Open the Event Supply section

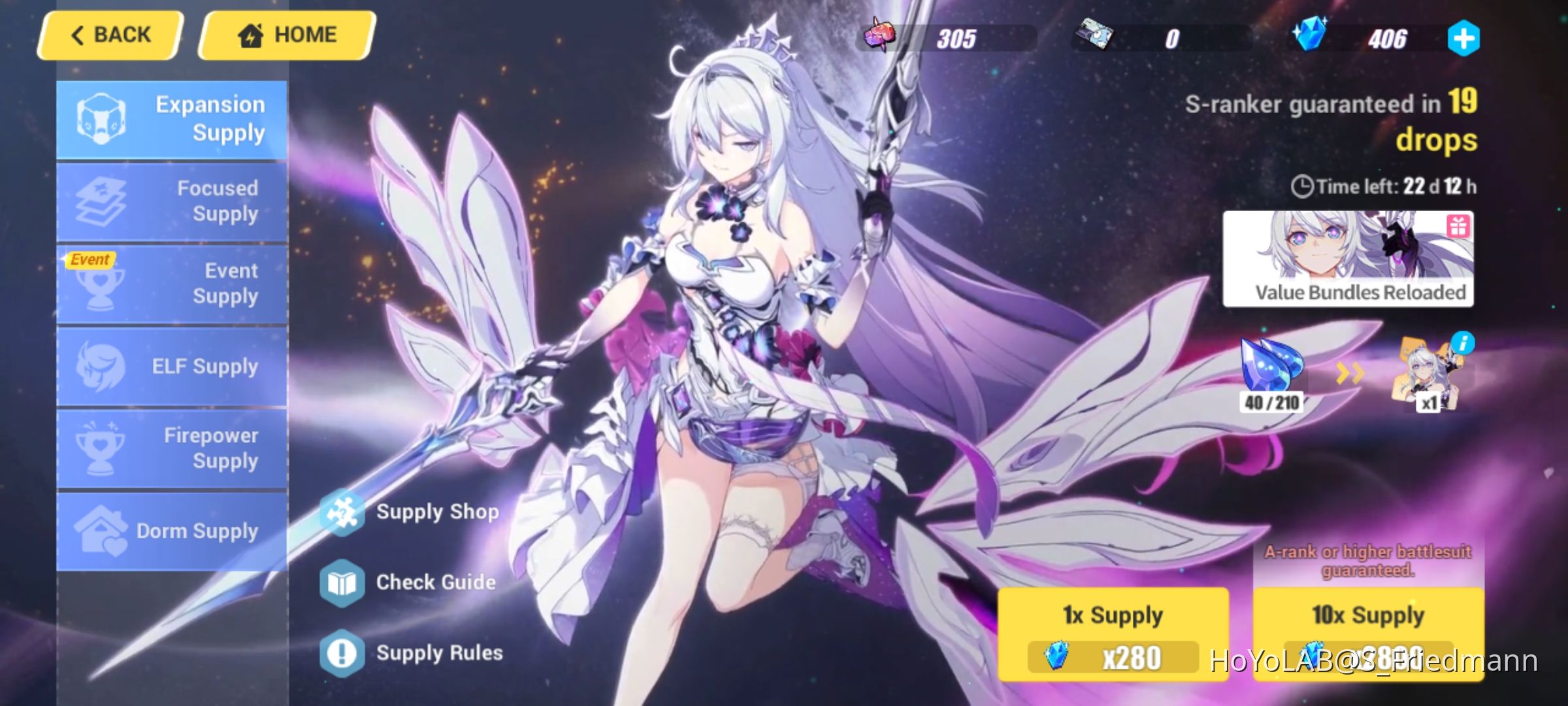click(x=172, y=284)
